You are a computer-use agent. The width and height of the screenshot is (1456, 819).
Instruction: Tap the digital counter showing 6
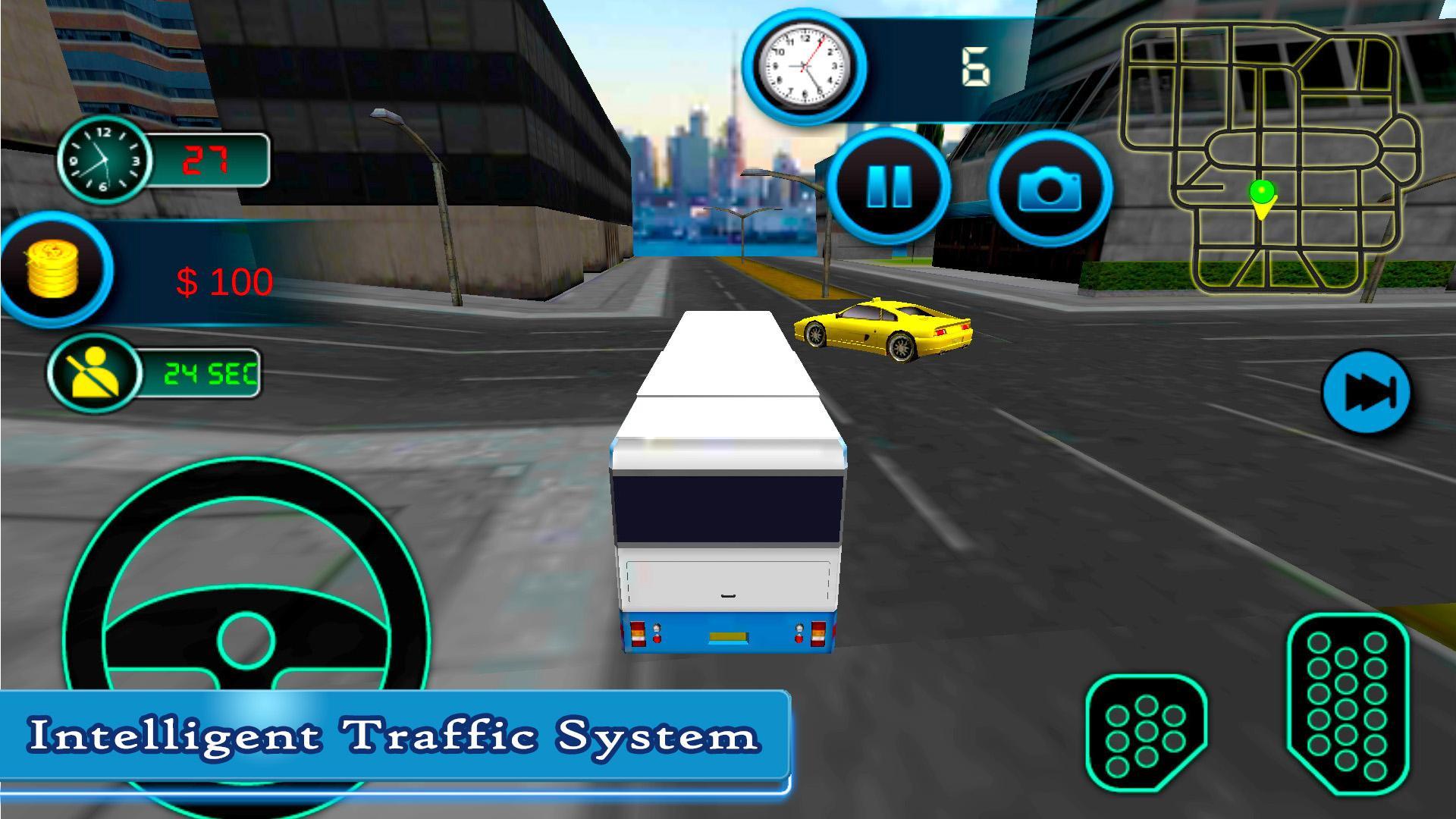coord(975,67)
